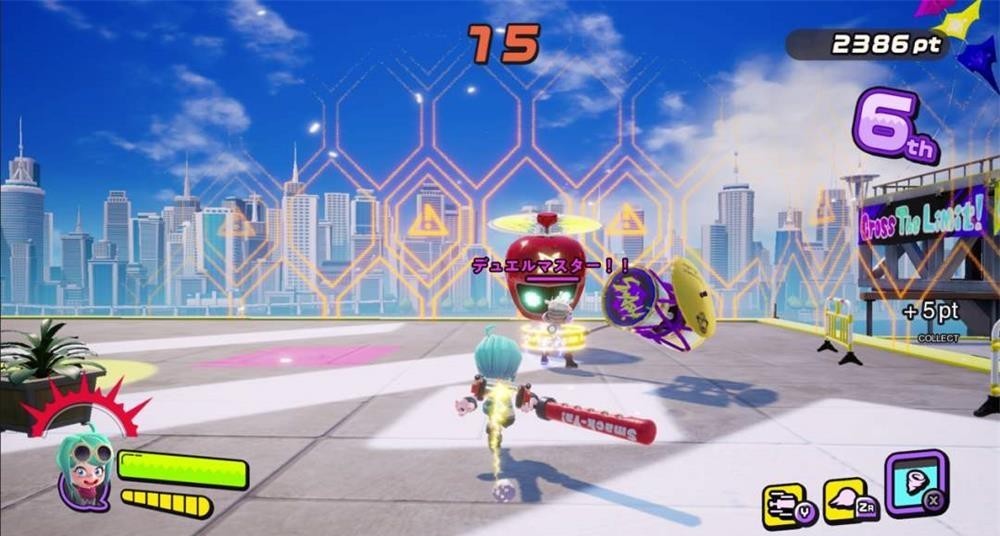1000x536 pixels.
Task: Use the gum shoot bubble ability
Action: point(844,500)
